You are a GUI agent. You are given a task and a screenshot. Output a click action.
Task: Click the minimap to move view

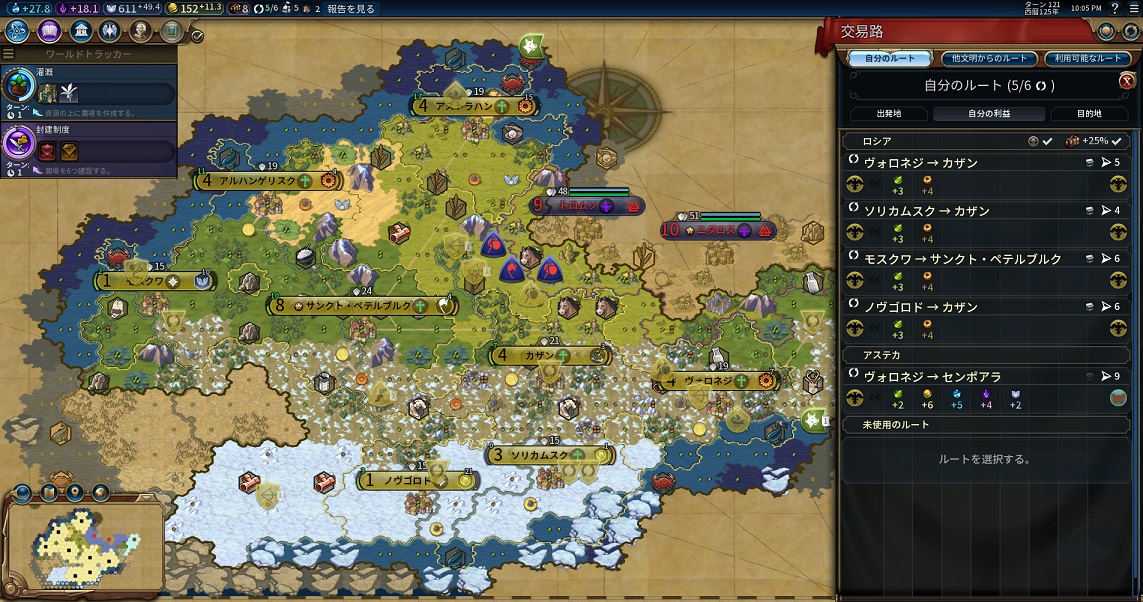pos(84,544)
